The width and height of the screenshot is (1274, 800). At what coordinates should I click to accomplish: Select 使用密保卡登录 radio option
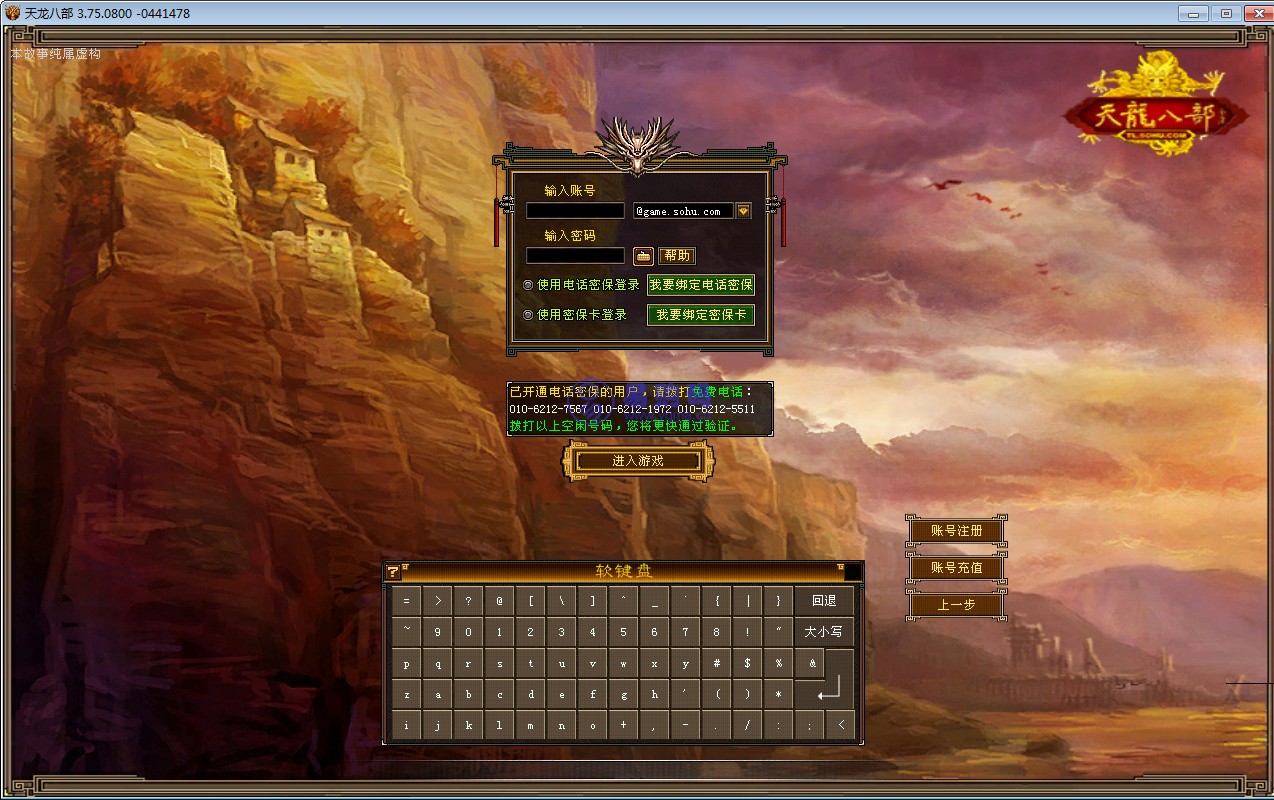[528, 314]
